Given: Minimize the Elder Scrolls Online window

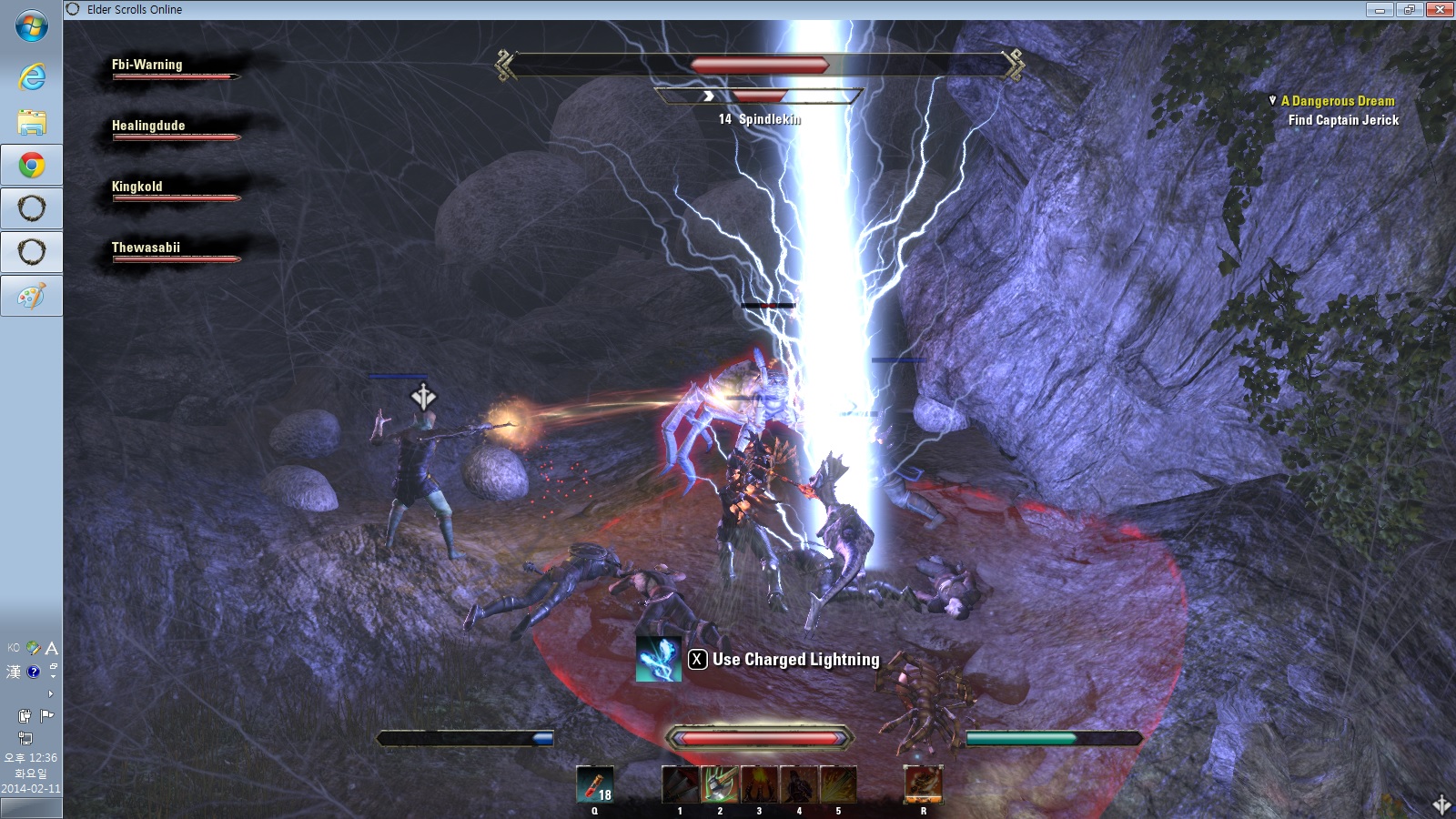Looking at the screenshot, I should [x=1380, y=10].
